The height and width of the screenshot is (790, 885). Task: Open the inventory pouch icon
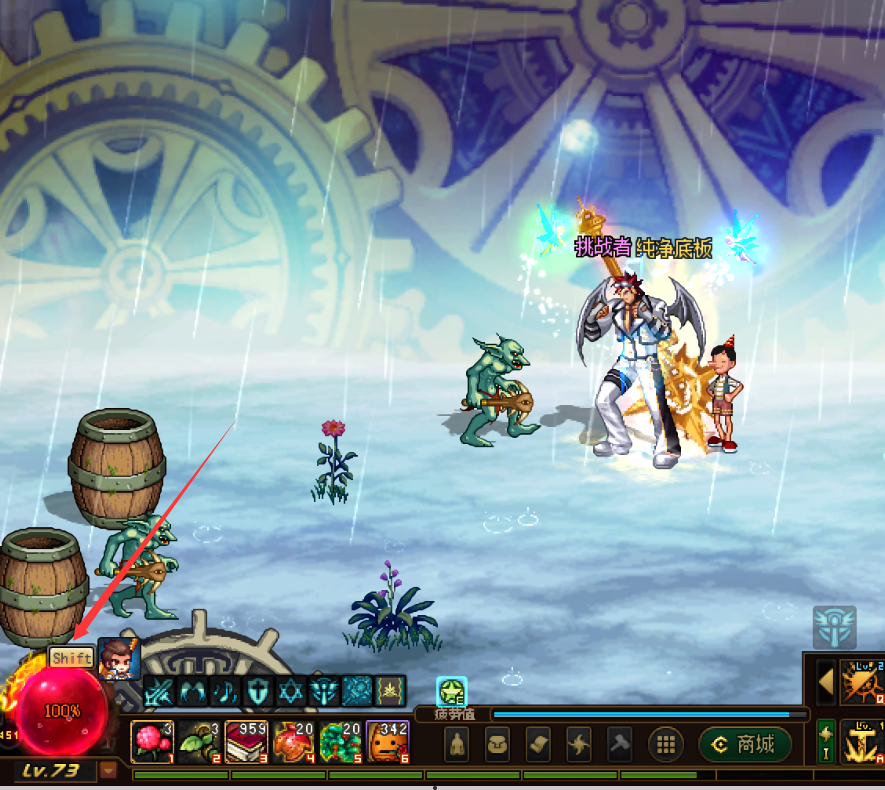point(499,744)
